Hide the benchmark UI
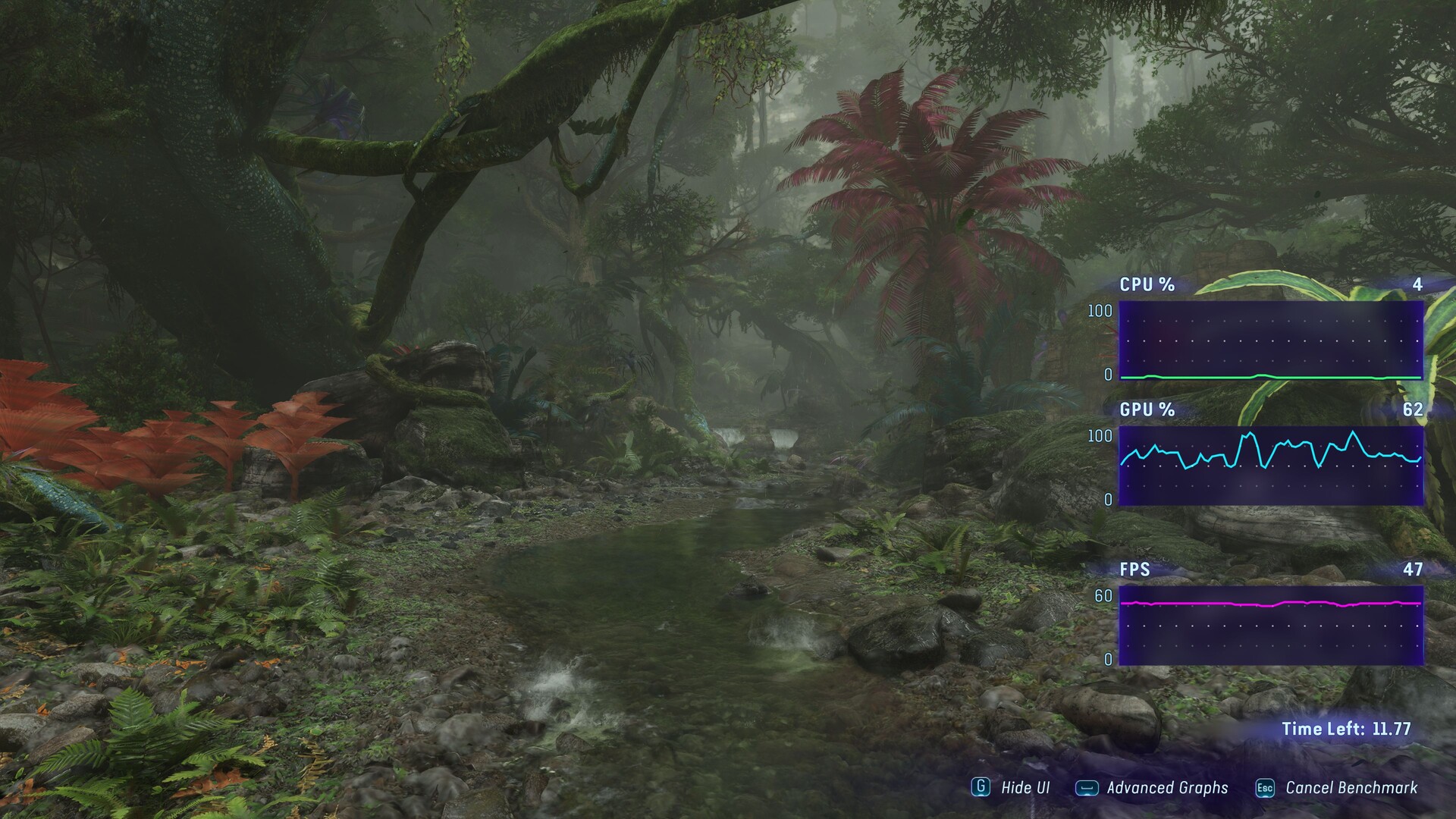Image resolution: width=1456 pixels, height=819 pixels. point(1012,787)
